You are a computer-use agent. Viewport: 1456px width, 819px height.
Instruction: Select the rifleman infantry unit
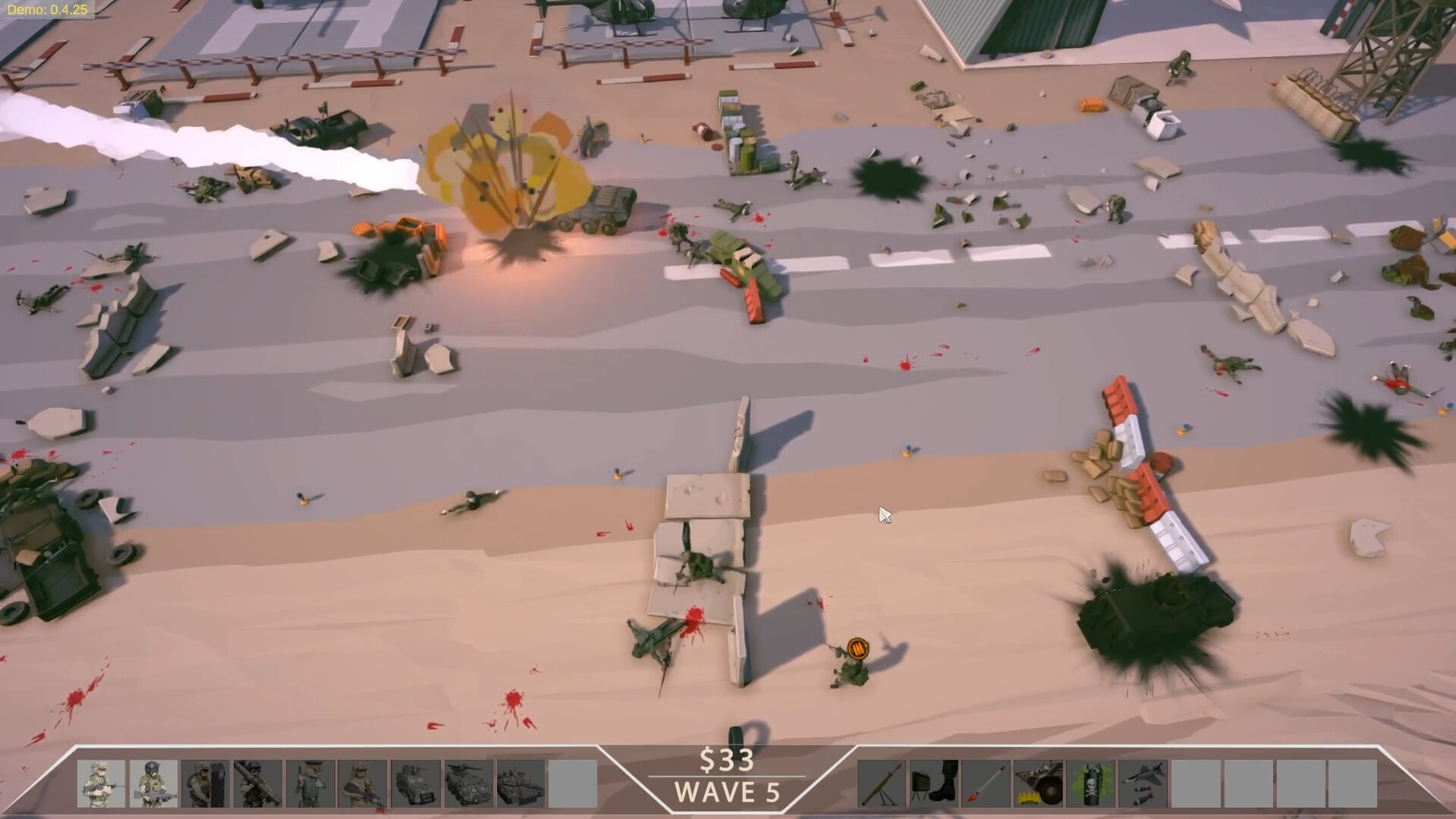[x=102, y=784]
